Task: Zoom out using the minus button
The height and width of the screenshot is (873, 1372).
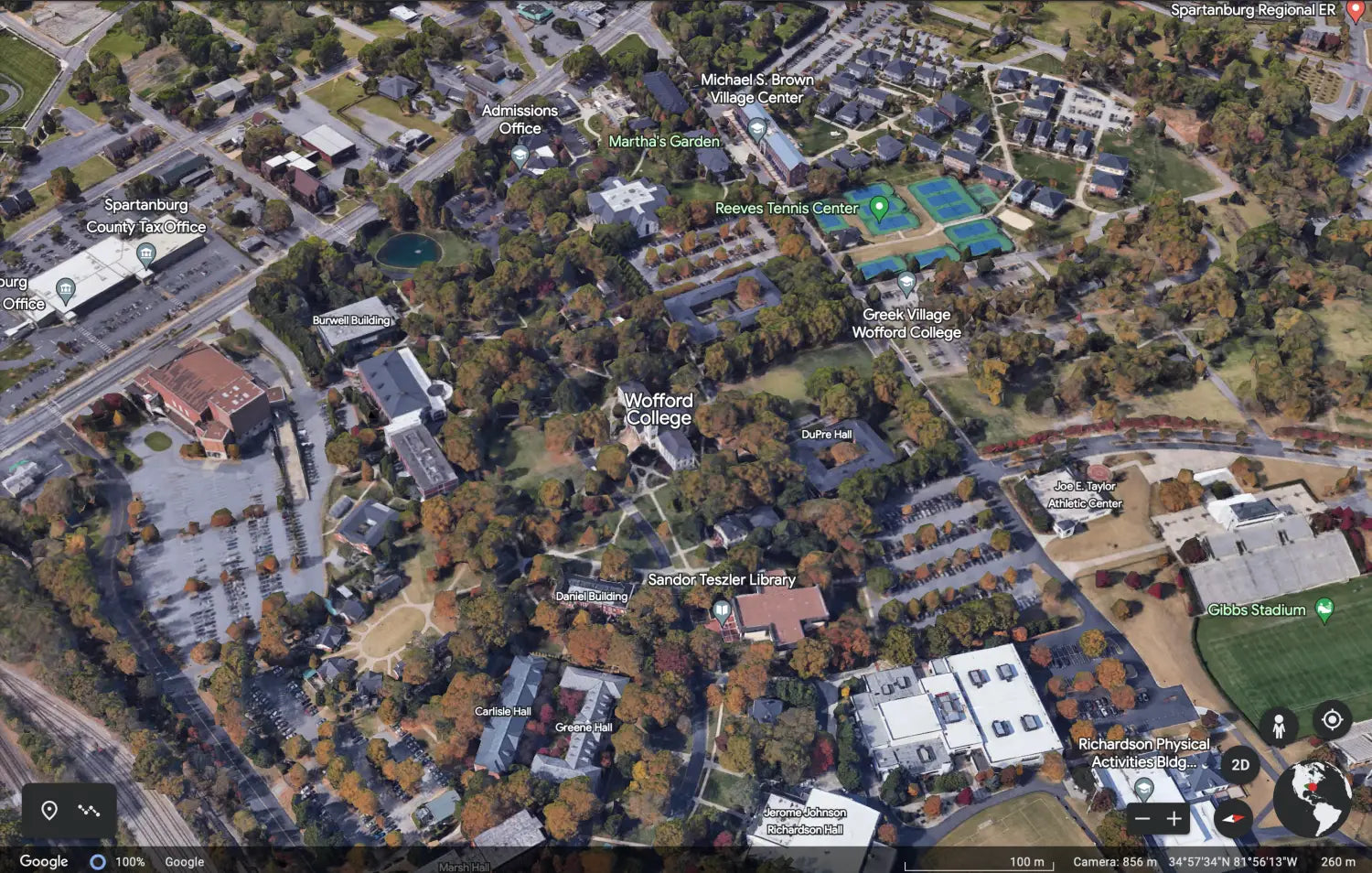Action: pyautogui.click(x=1142, y=817)
